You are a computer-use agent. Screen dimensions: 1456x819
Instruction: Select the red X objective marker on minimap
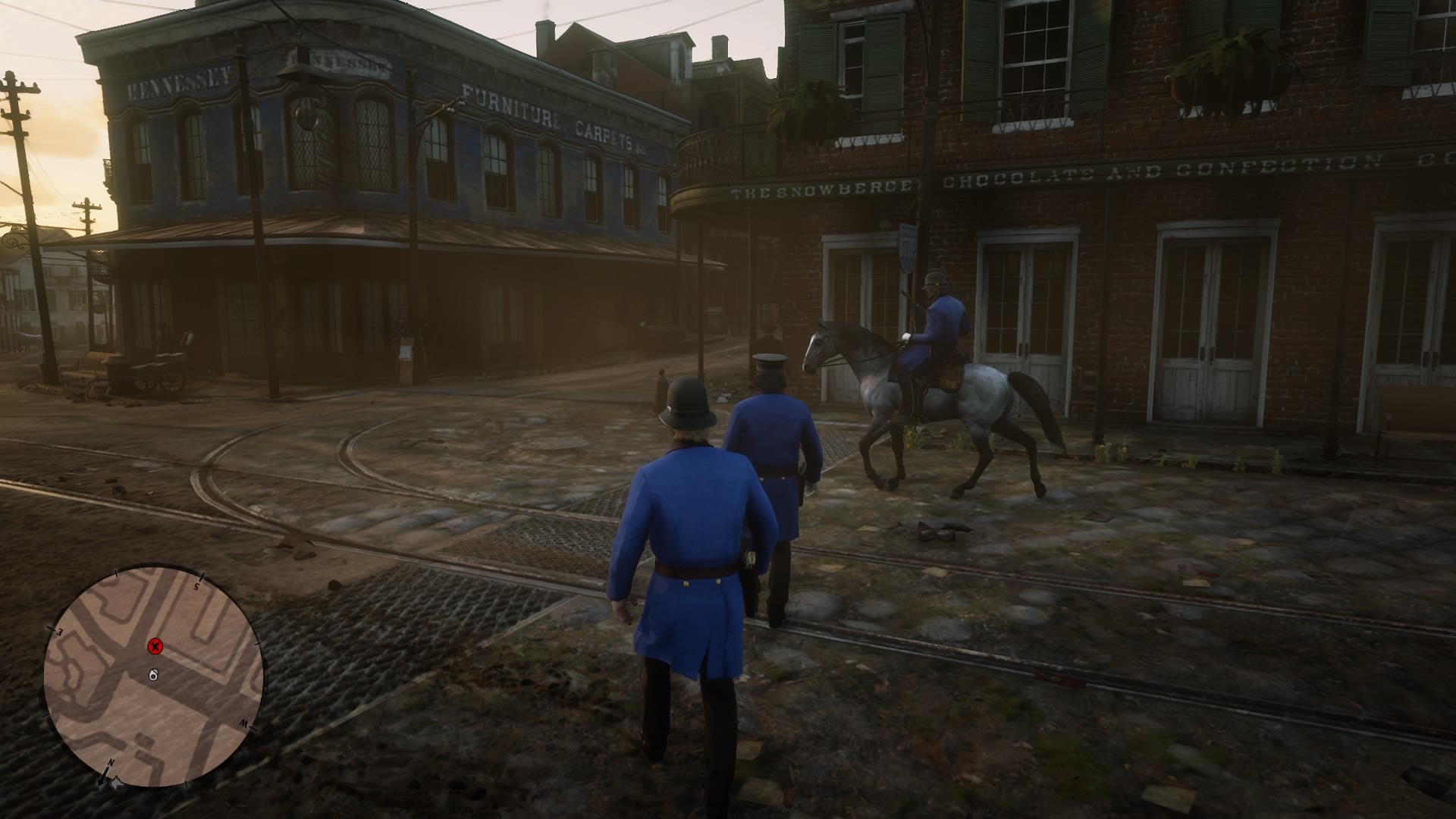pos(155,647)
